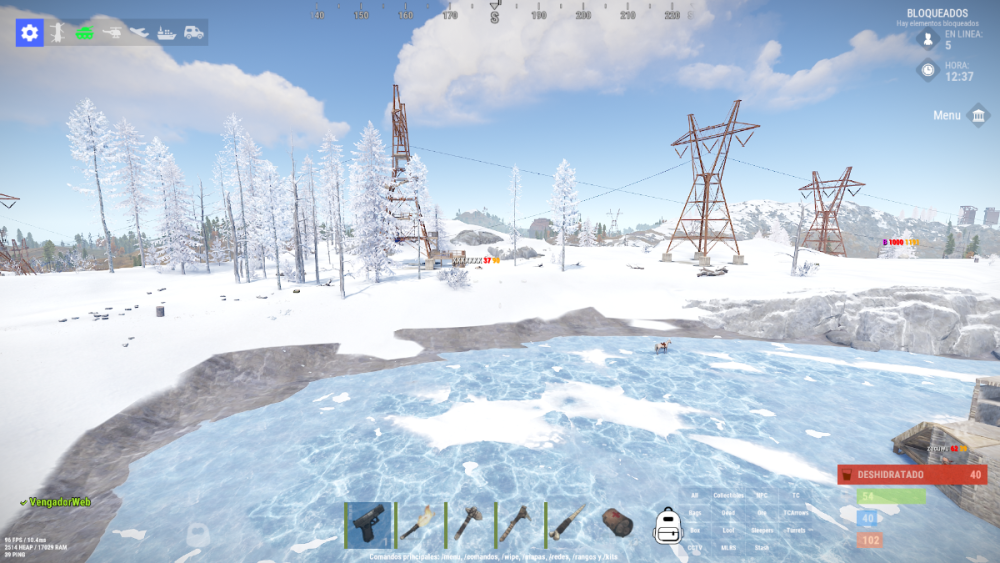The height and width of the screenshot is (563, 1000).
Task: Toggle the green tank event icon
Action: [x=84, y=33]
